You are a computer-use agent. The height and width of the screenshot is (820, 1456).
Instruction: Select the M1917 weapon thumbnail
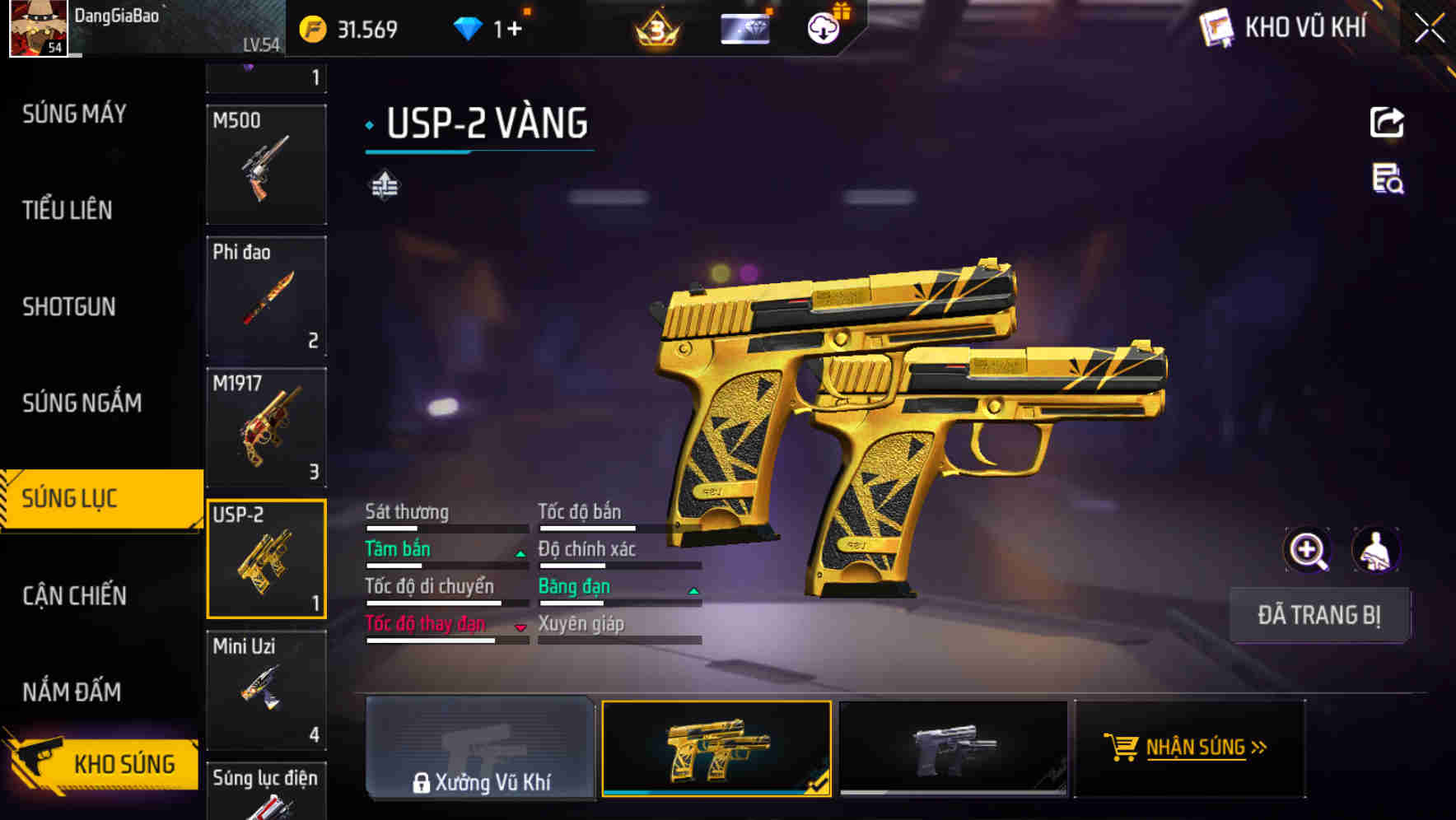click(x=266, y=428)
